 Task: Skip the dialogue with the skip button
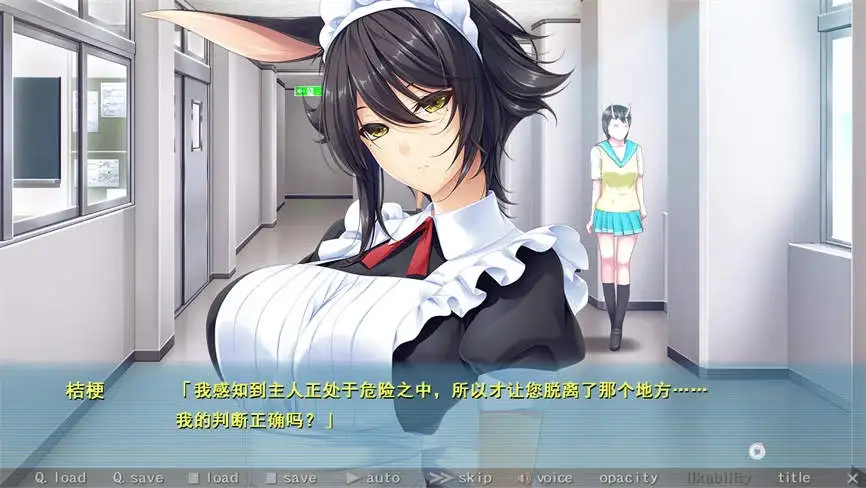(461, 478)
